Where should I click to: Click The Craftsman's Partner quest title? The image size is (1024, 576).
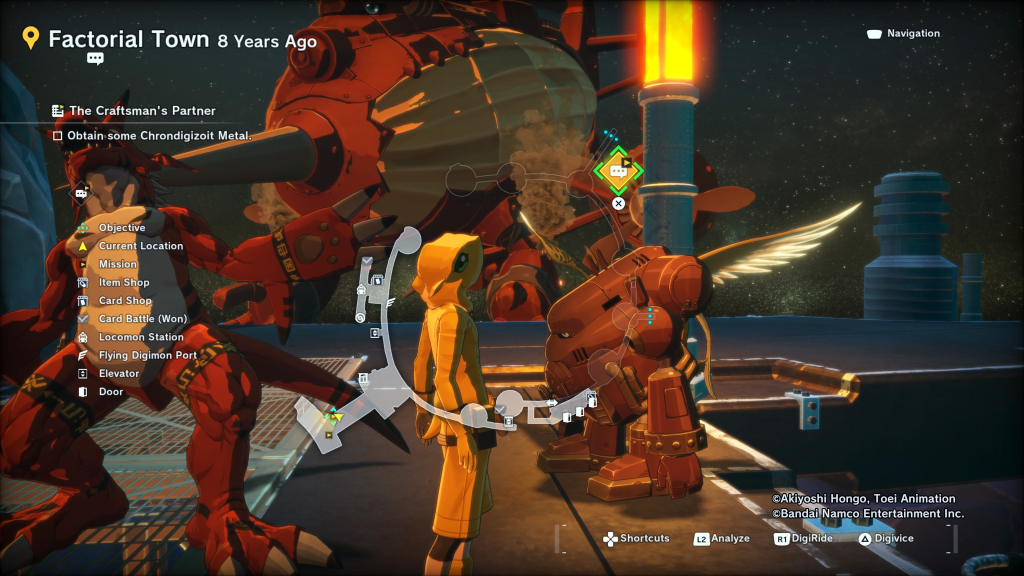tap(141, 111)
